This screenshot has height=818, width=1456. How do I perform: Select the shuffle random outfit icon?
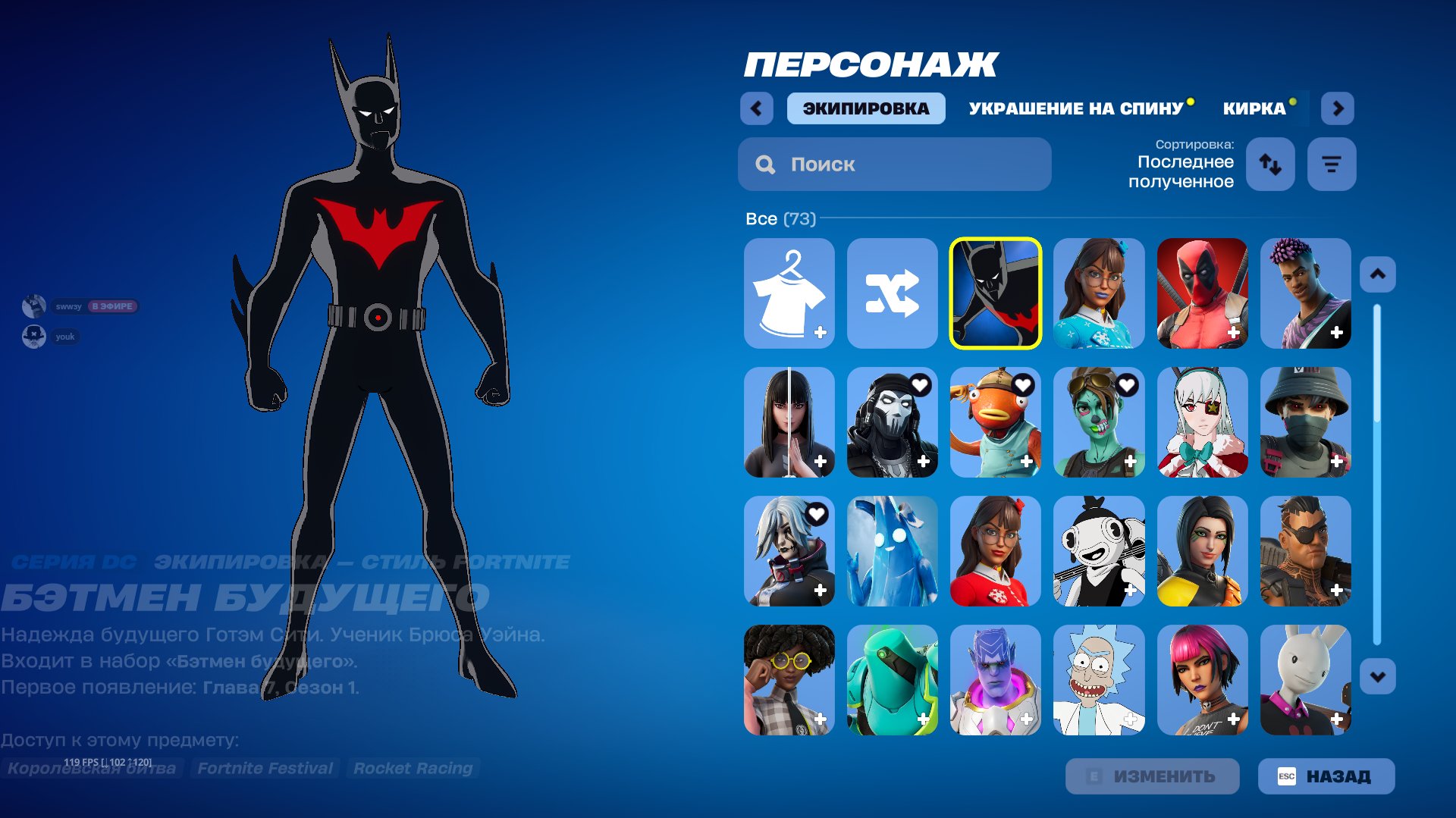click(x=893, y=293)
